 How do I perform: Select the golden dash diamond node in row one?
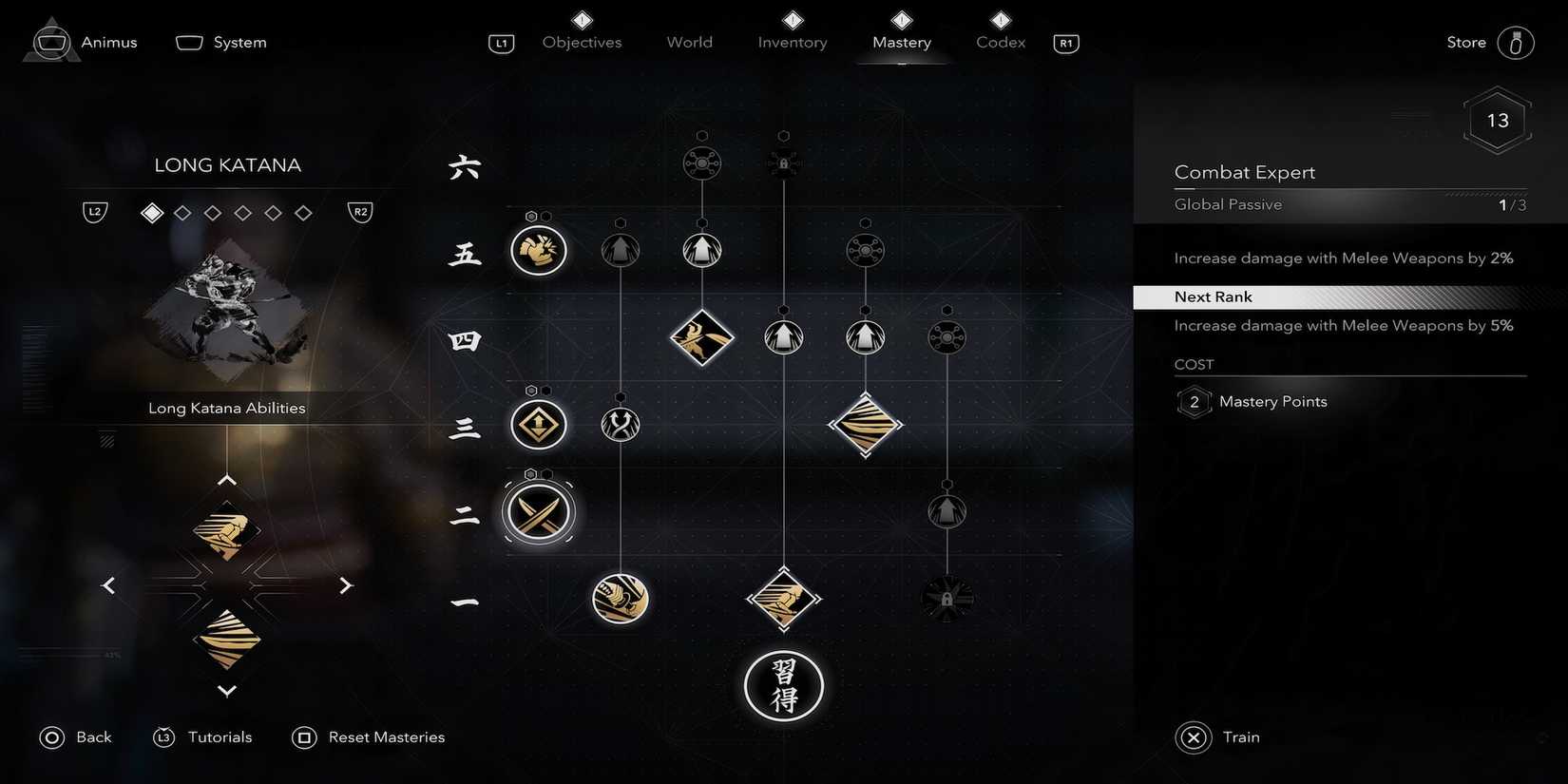783,599
